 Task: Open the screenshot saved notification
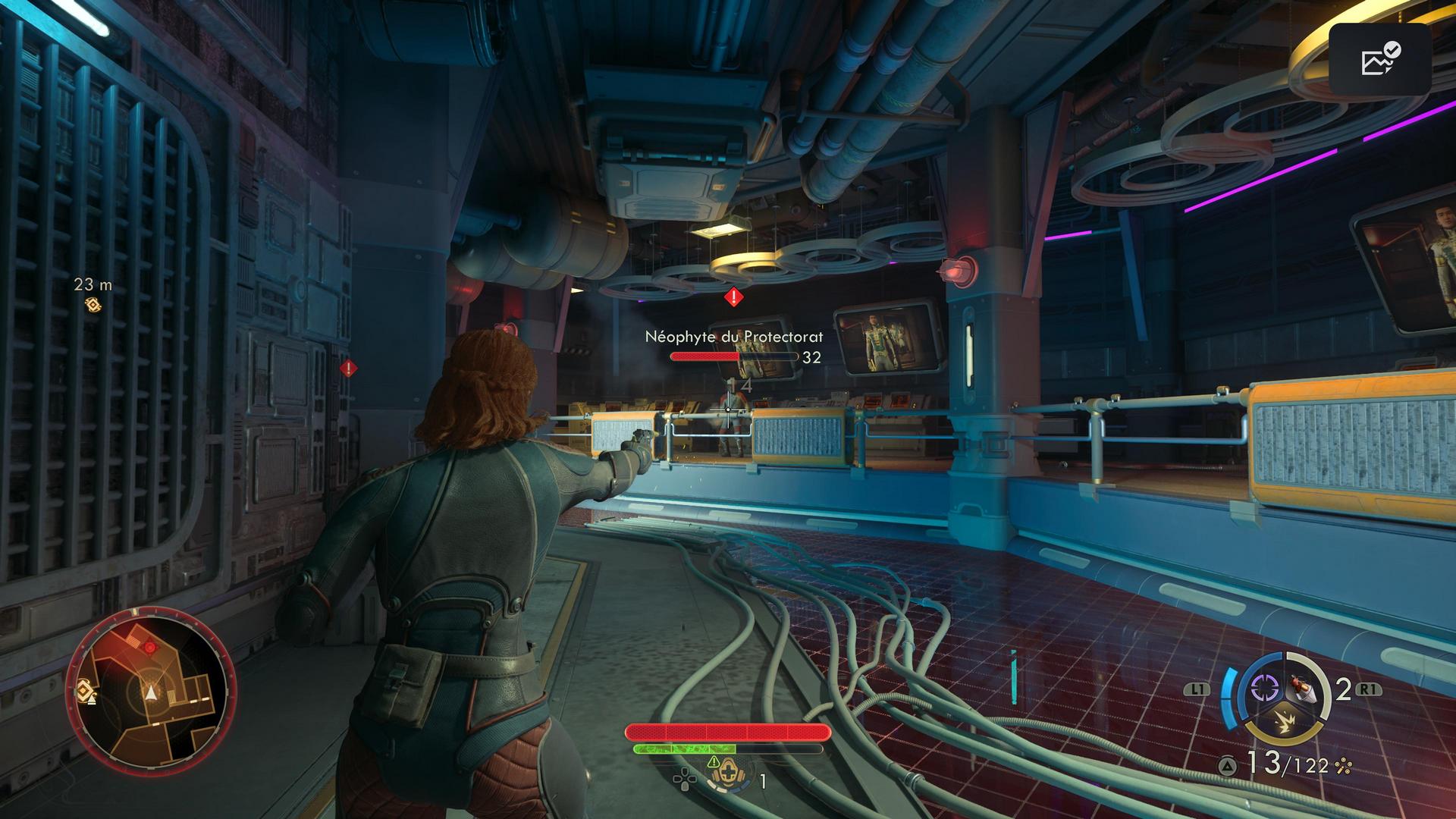tap(1379, 60)
